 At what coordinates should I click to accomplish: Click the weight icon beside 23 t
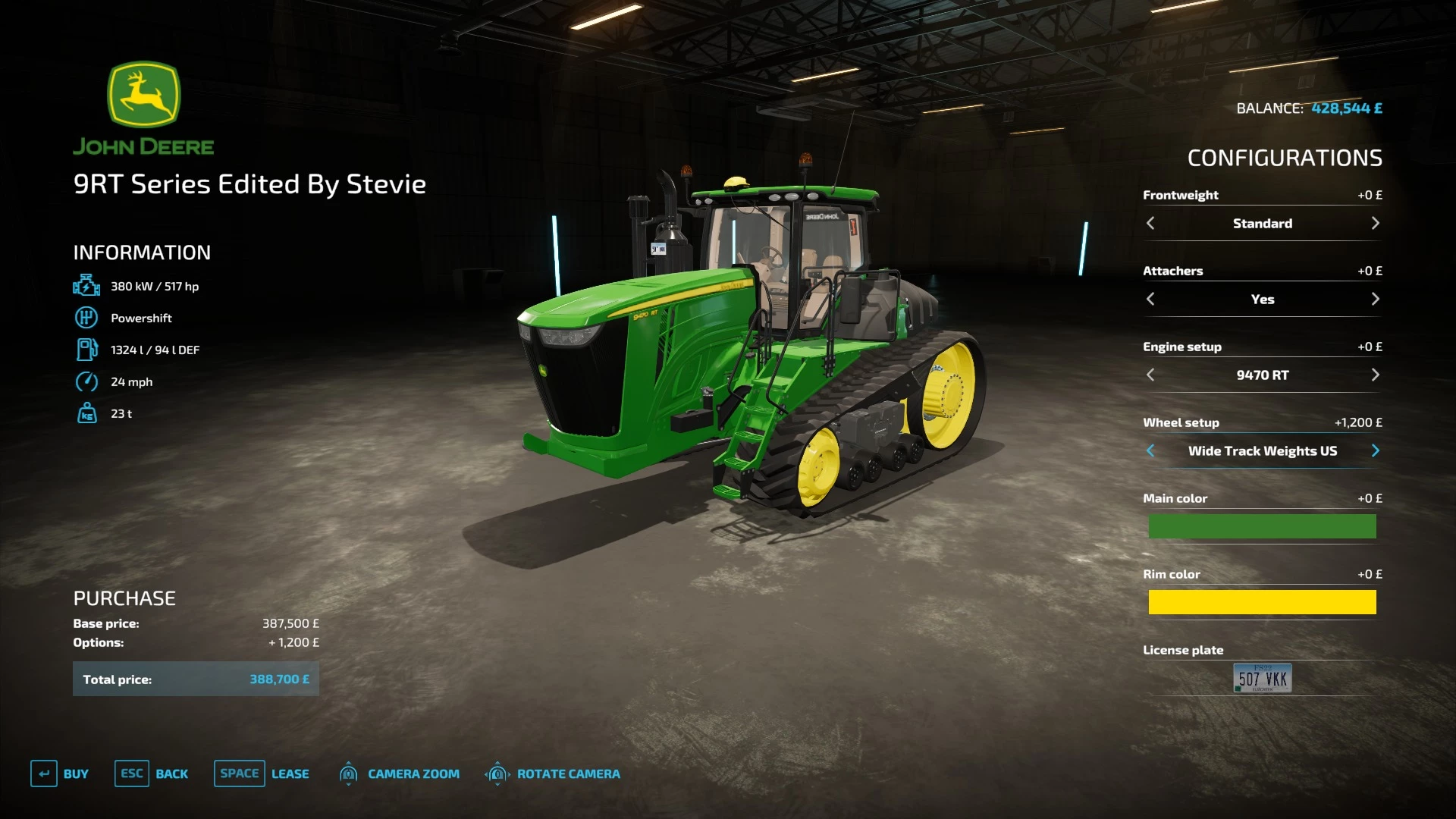(86, 414)
